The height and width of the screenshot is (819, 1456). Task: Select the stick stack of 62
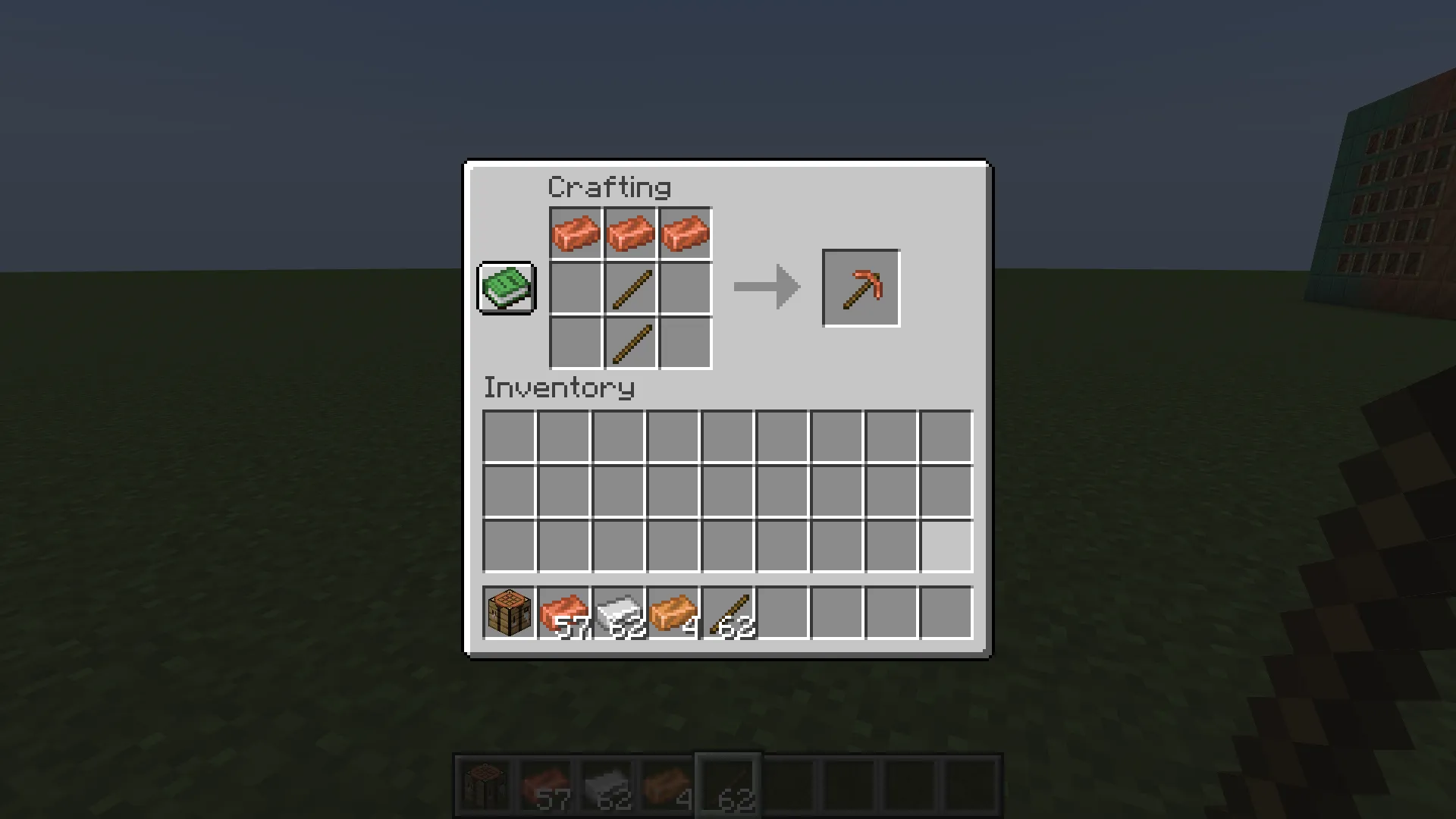click(726, 613)
